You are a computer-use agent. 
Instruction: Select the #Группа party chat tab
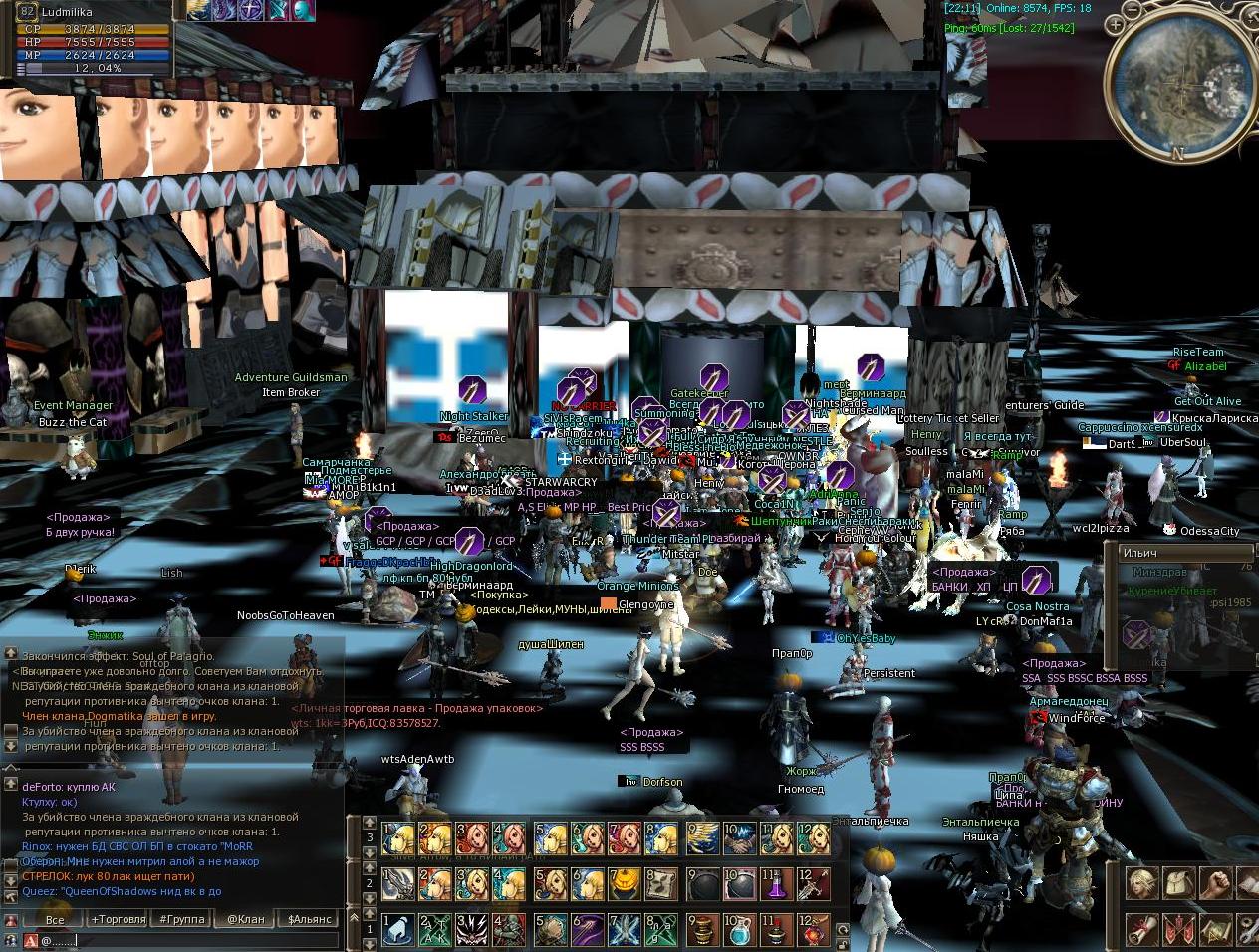(x=182, y=919)
